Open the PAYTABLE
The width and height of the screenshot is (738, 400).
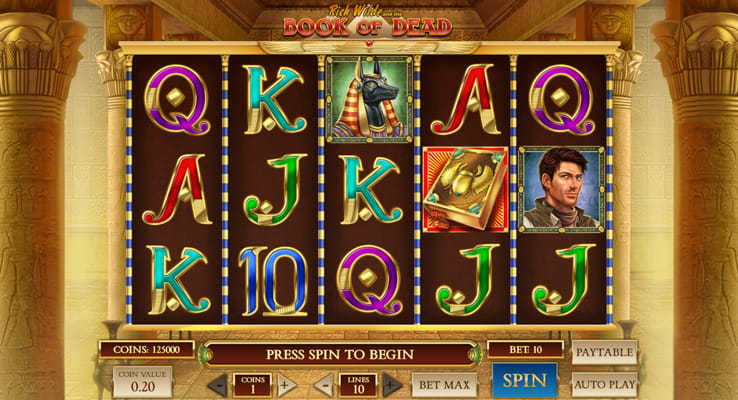tap(604, 352)
